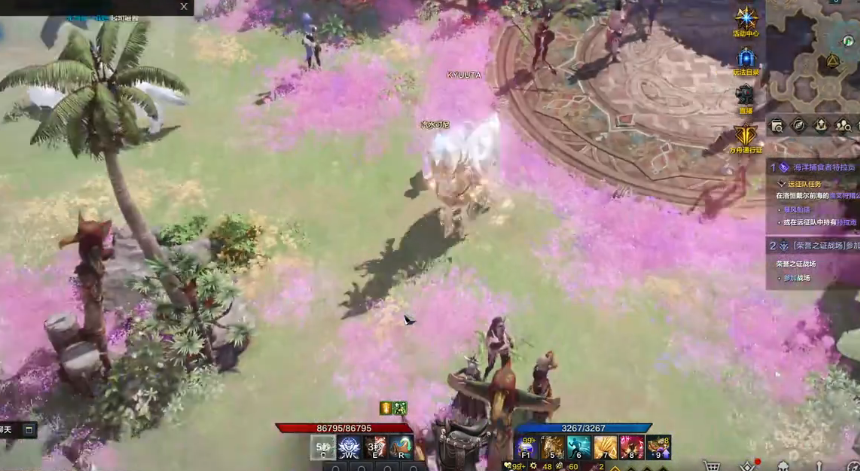This screenshot has height=471, width=860.
Task: Open the blue gate 玩法目录 icon
Action: (746, 59)
